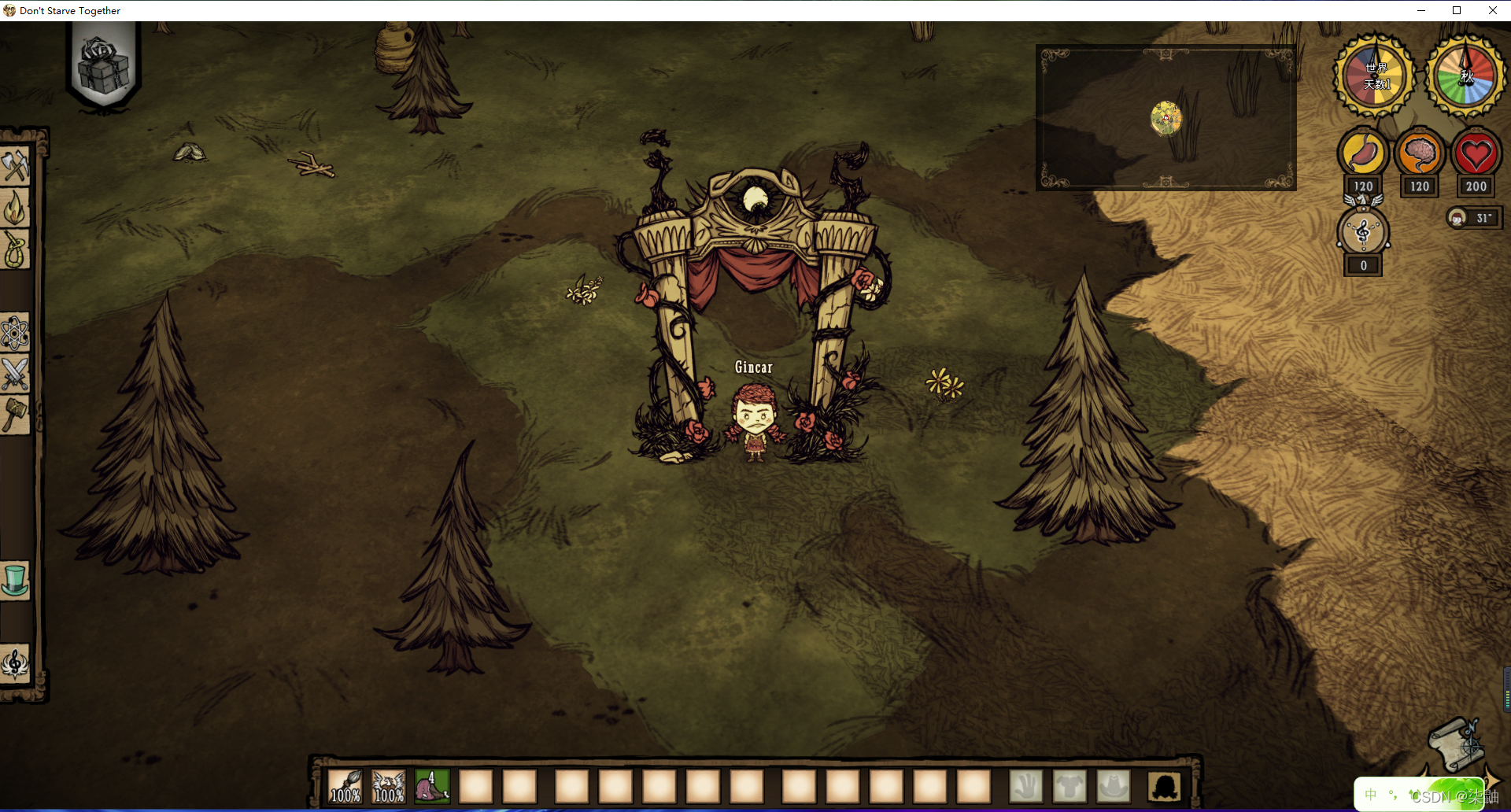Open the treble clef crafting tab

click(15, 663)
